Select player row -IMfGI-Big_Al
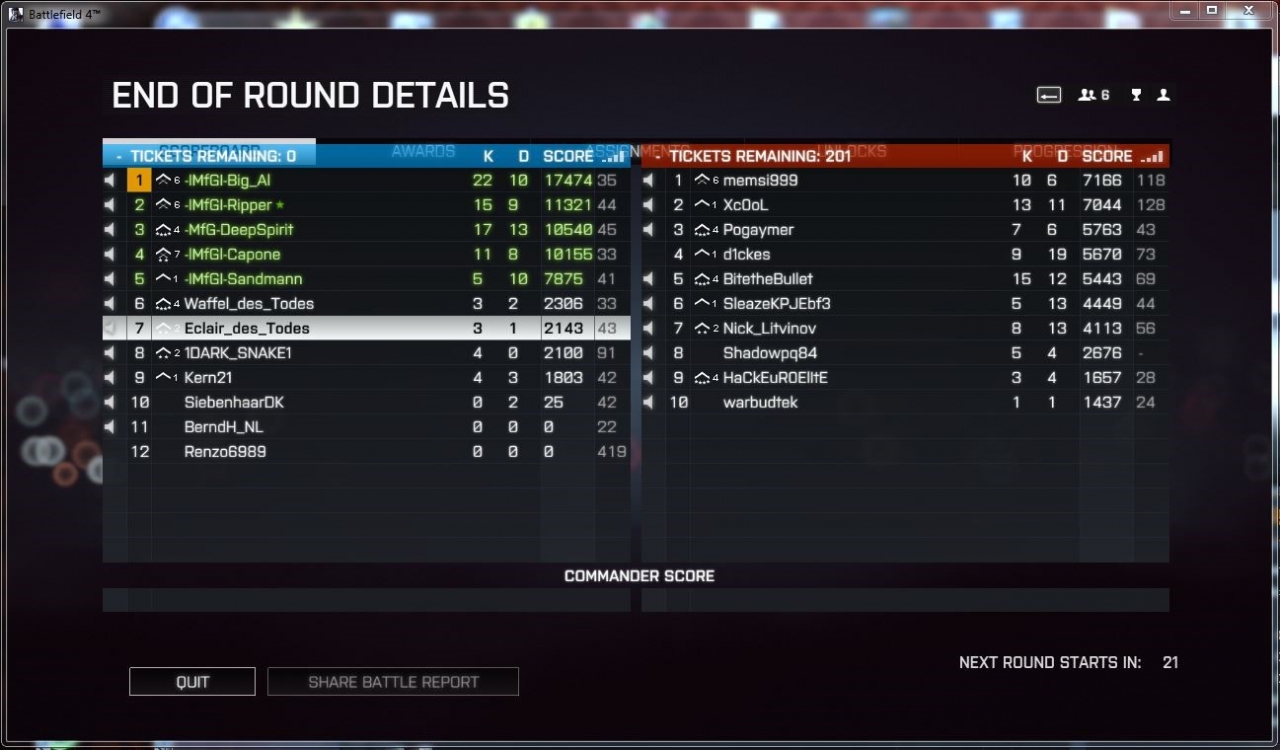 tap(228, 181)
